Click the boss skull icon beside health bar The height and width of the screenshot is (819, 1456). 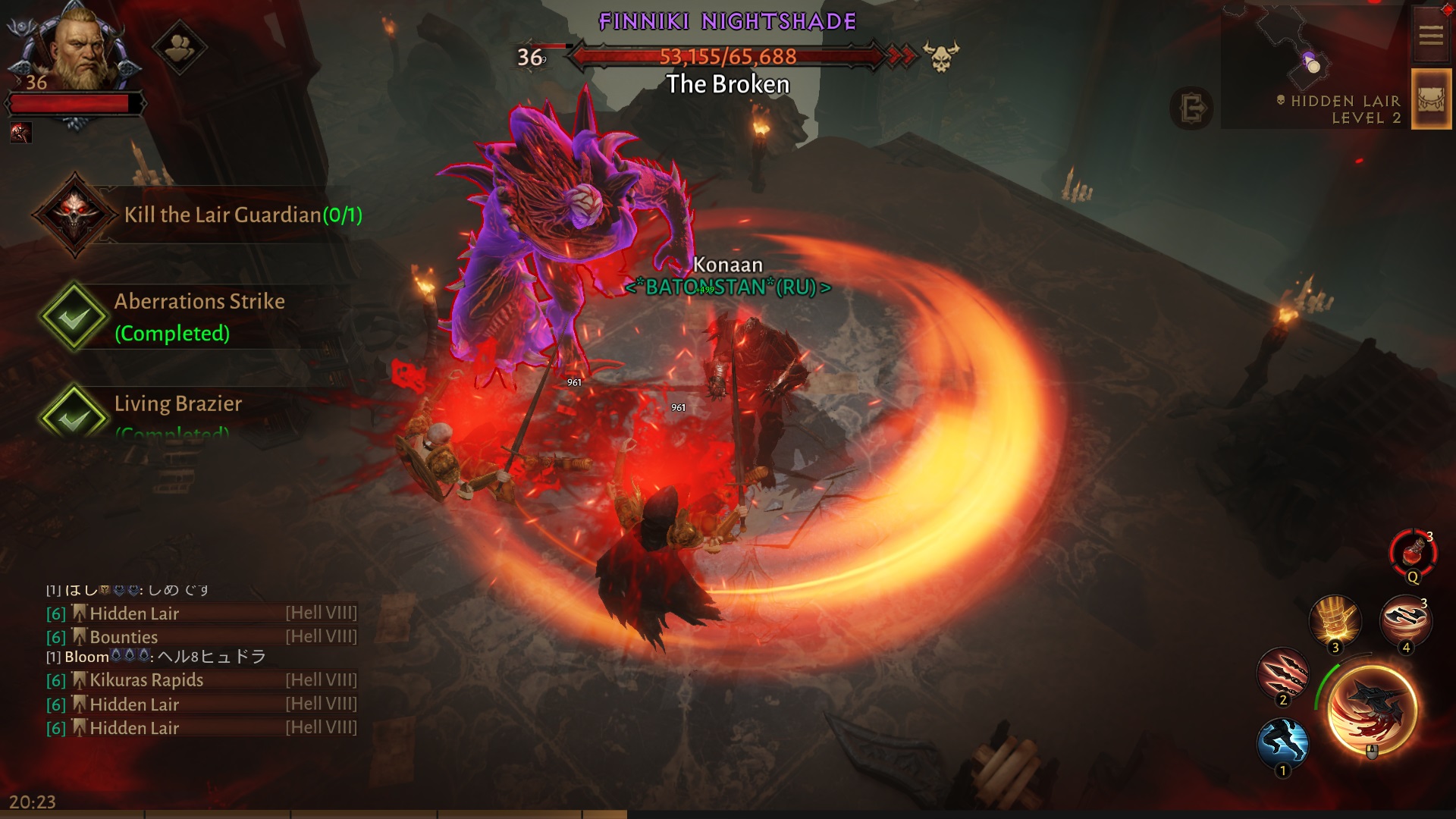coord(941,57)
